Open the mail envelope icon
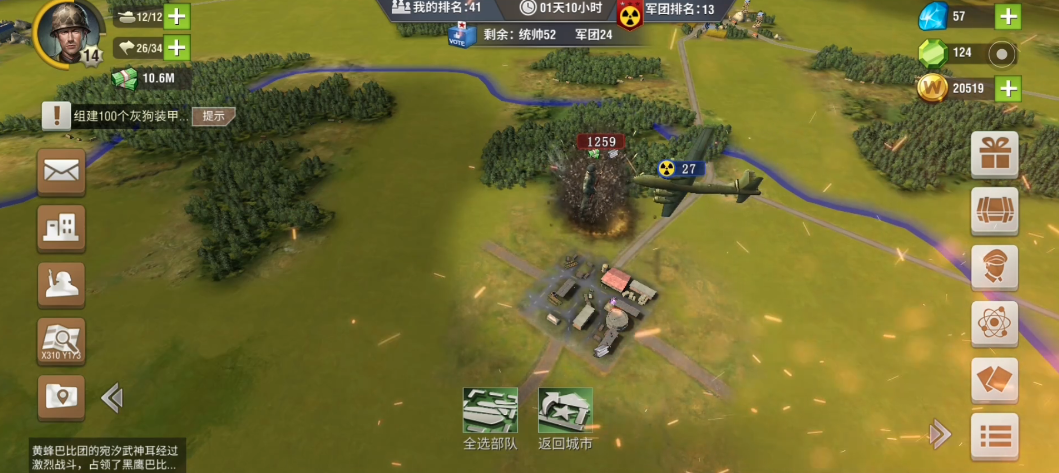Screen dimensions: 1059x473 pos(61,171)
